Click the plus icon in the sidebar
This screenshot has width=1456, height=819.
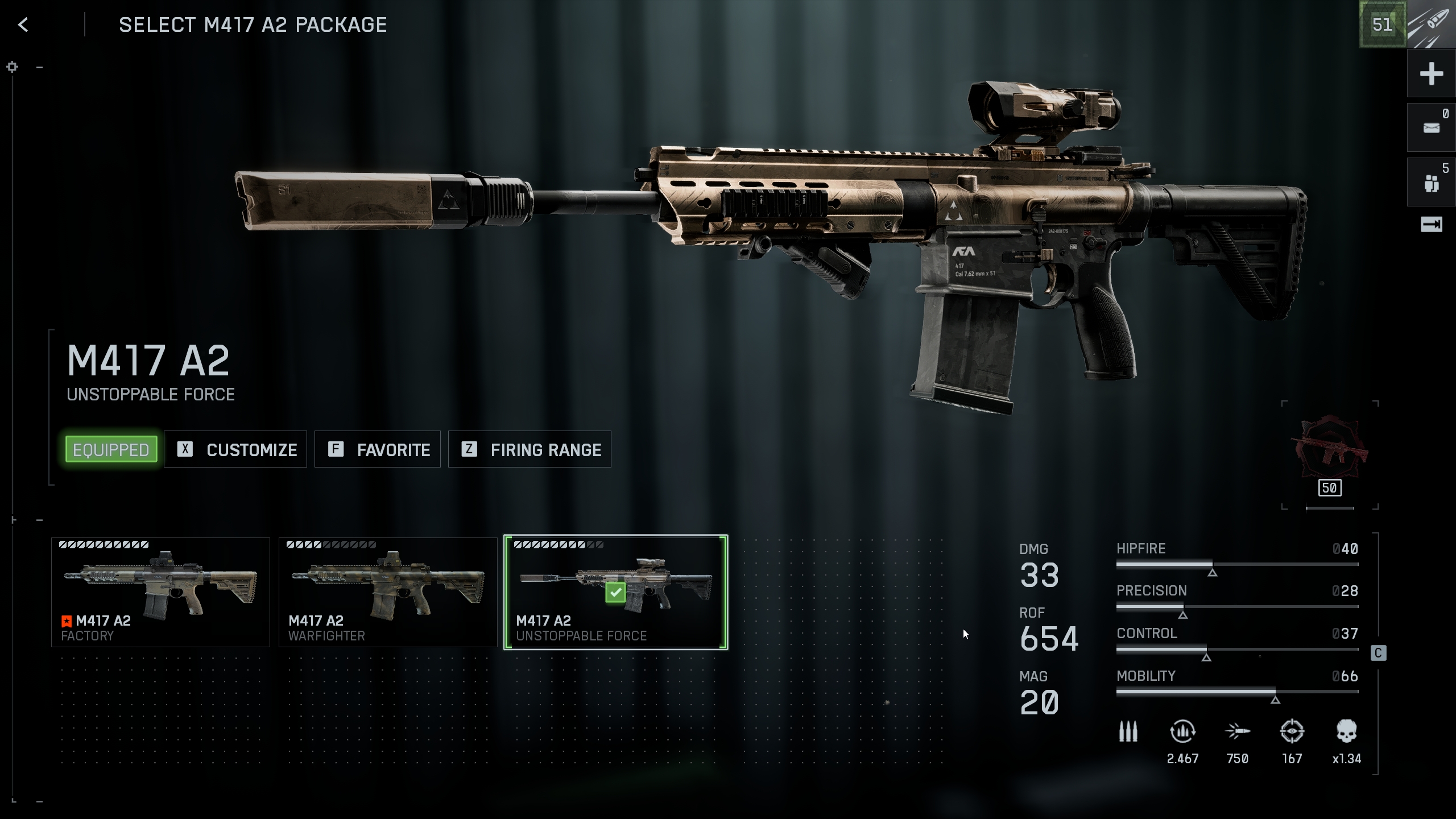1431,74
